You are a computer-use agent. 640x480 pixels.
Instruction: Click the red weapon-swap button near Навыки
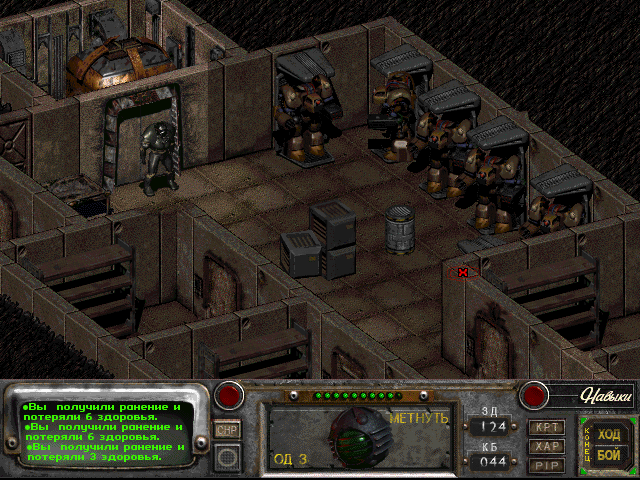tap(536, 395)
